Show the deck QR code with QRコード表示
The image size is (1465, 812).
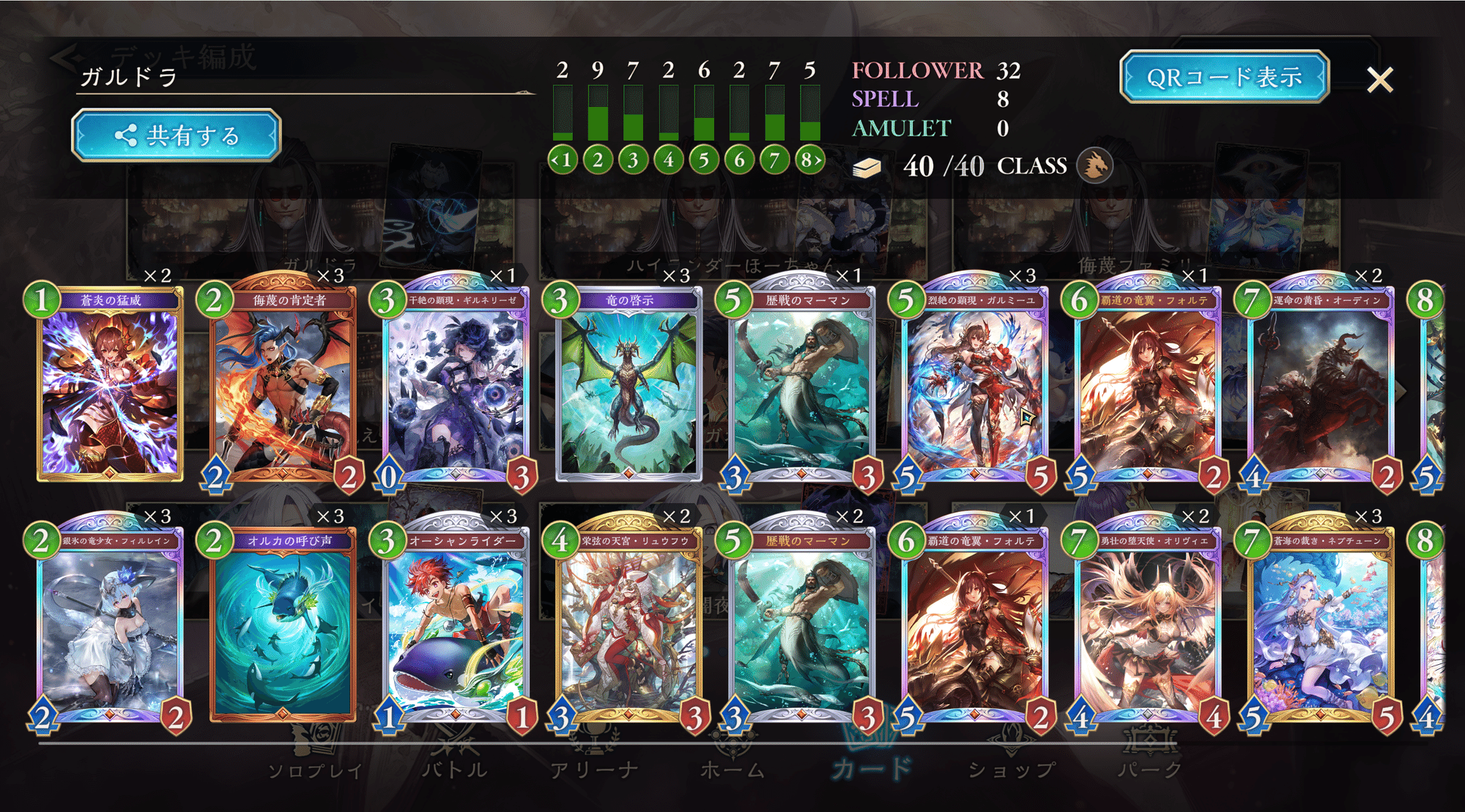pos(1224,77)
